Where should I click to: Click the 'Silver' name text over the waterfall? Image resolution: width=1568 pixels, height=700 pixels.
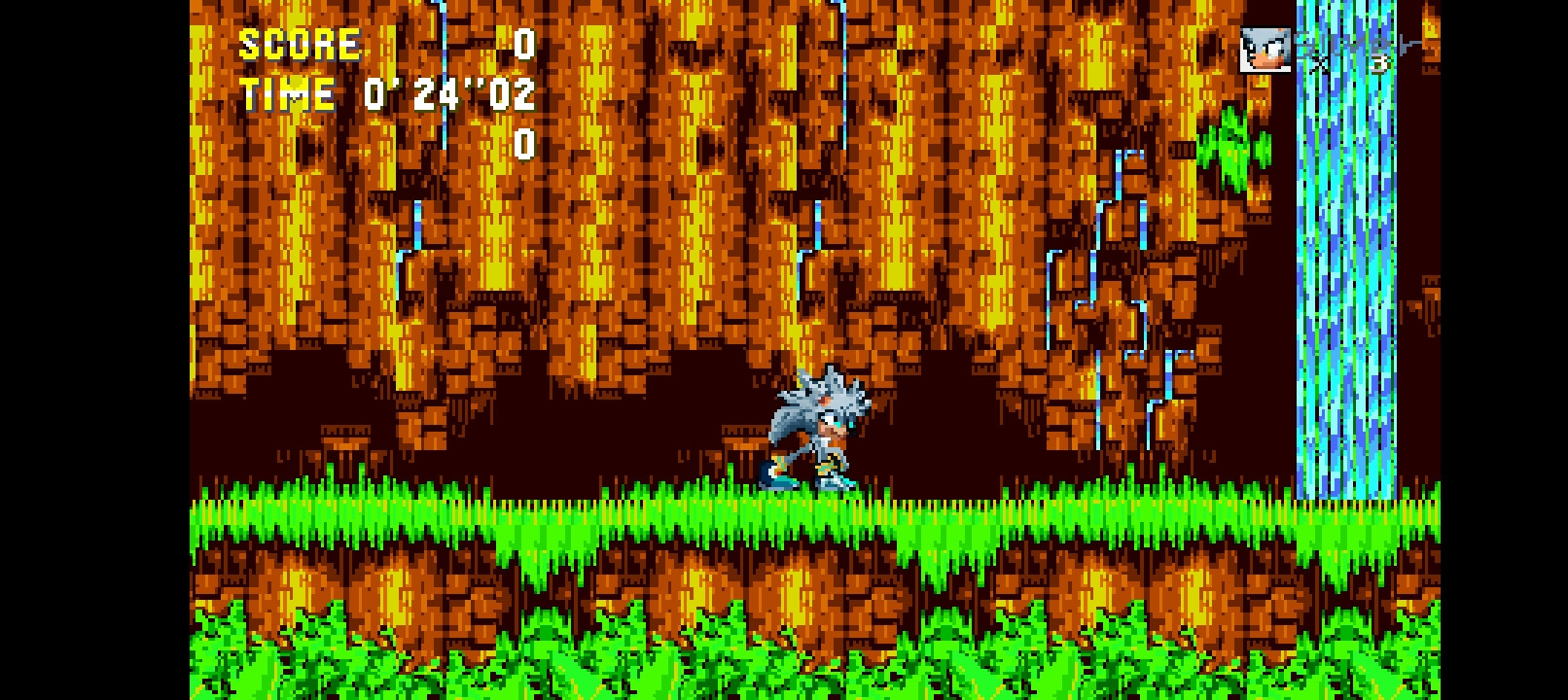tap(1352, 44)
